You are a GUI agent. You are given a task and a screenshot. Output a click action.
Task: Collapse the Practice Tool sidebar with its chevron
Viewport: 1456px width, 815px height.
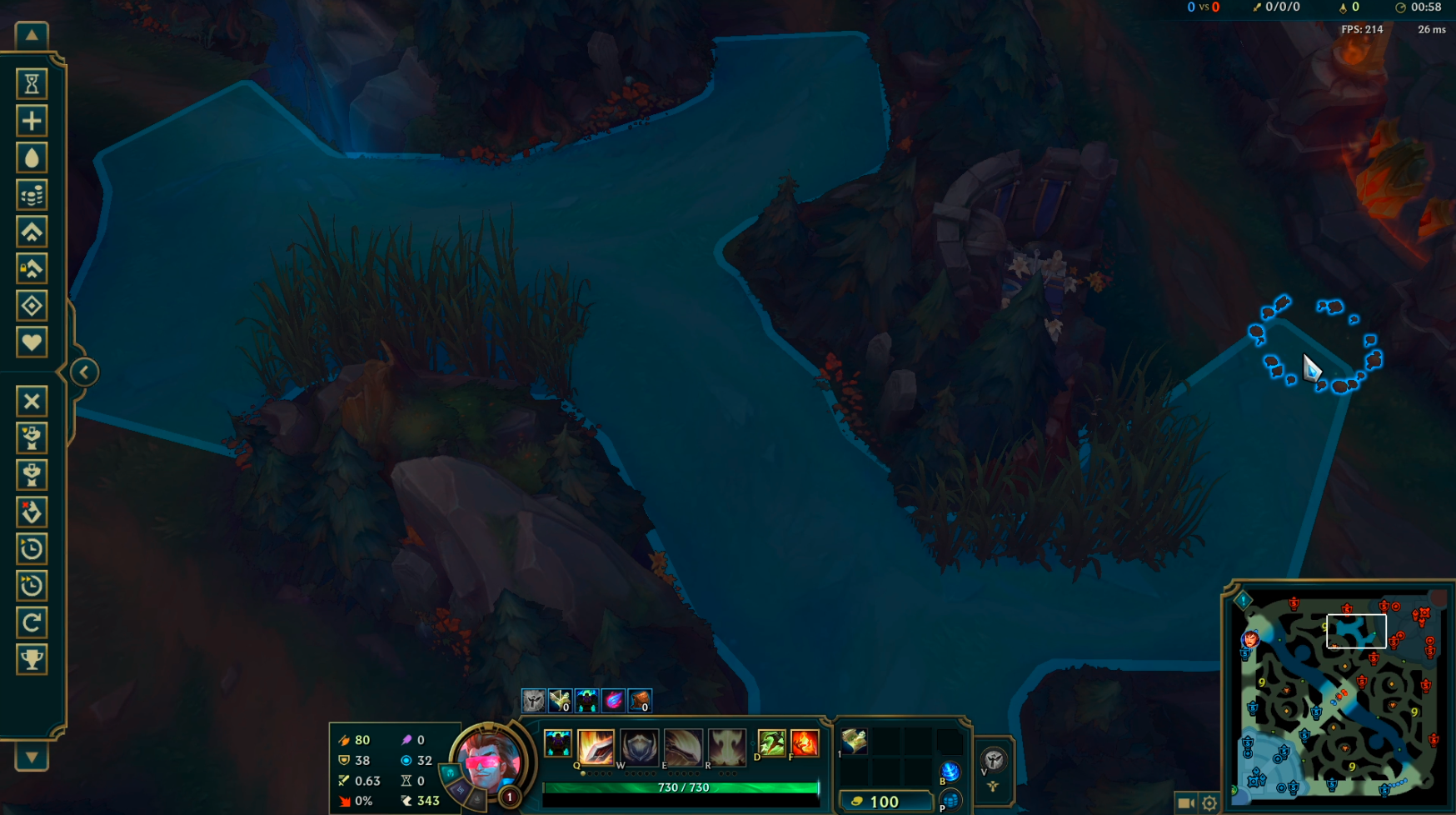coord(82,372)
